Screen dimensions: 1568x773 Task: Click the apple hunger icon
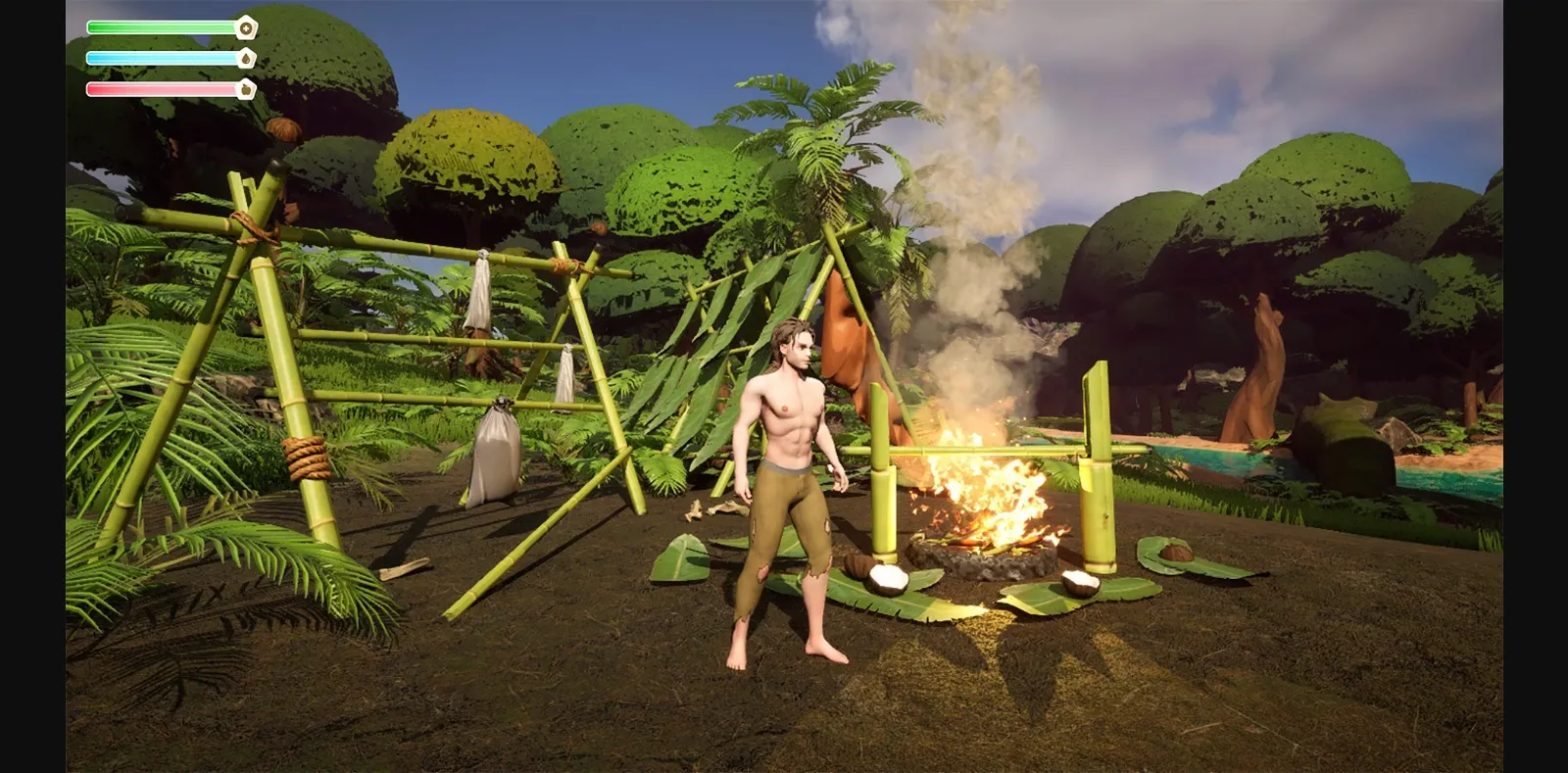(245, 90)
